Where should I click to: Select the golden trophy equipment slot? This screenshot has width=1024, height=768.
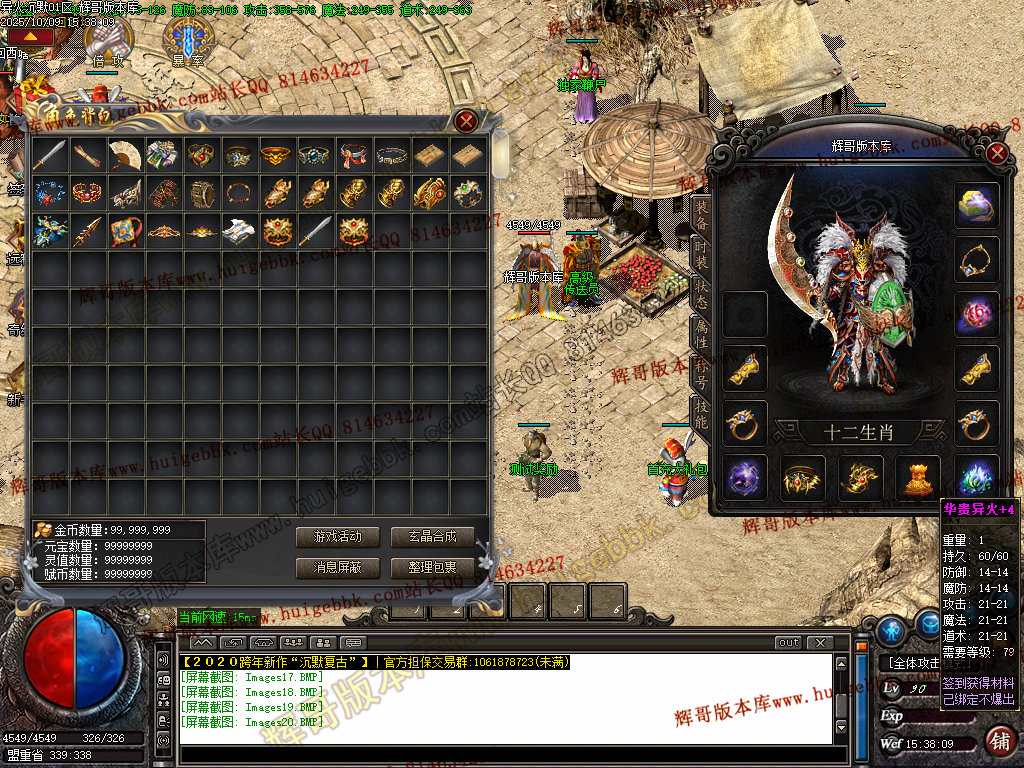pyautogui.click(x=917, y=477)
